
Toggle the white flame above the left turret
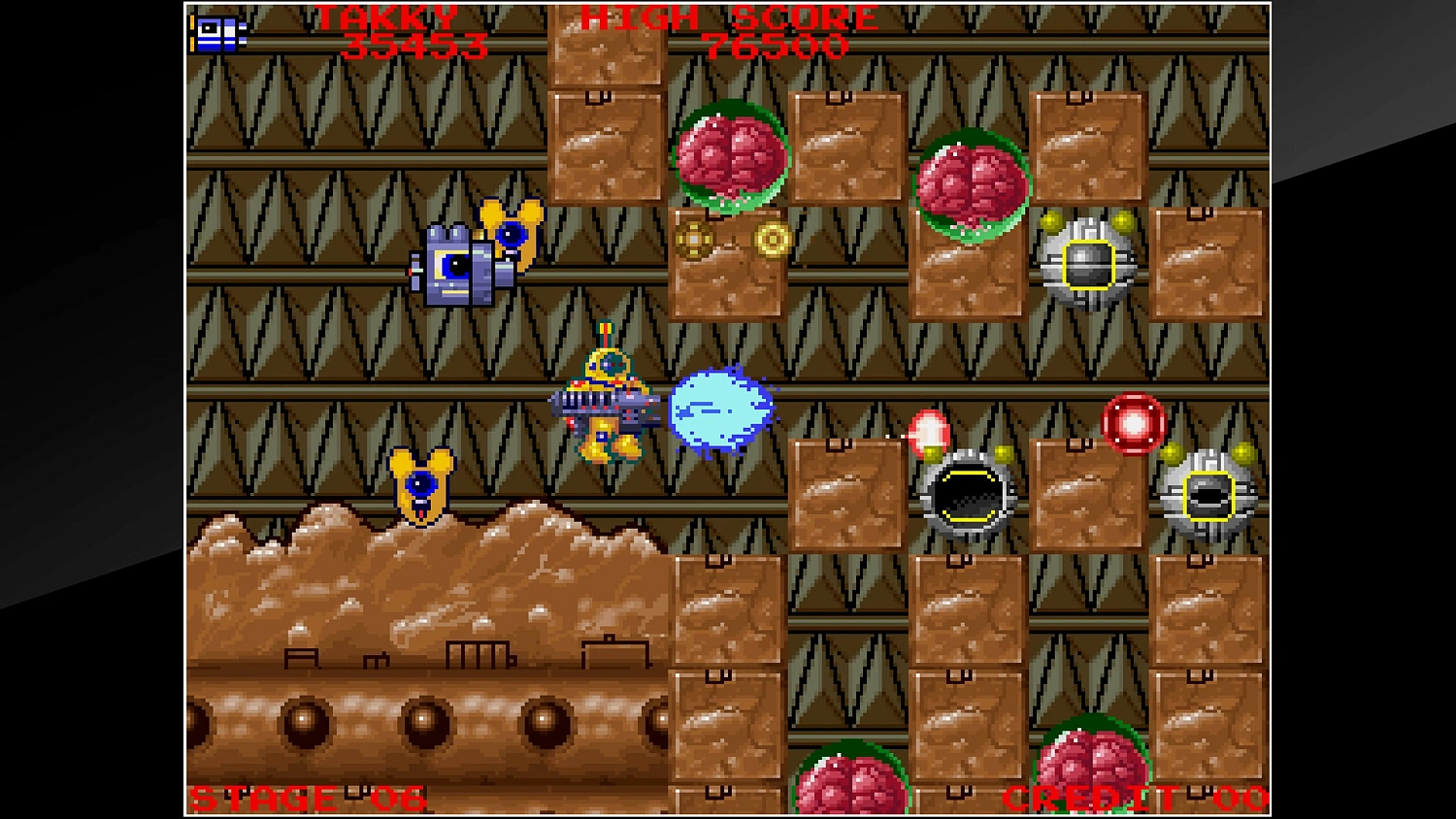(930, 432)
